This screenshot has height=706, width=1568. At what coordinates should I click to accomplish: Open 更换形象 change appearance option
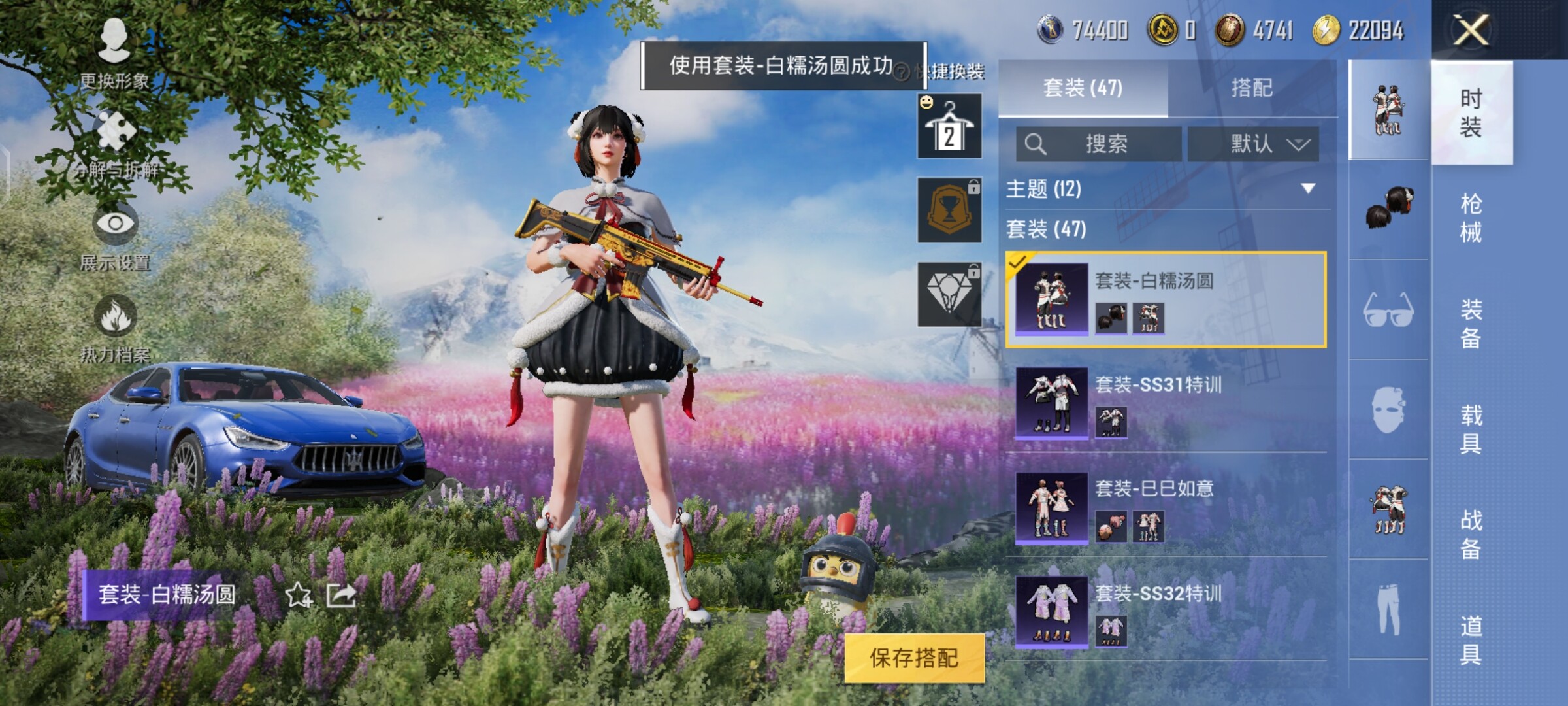point(114,54)
